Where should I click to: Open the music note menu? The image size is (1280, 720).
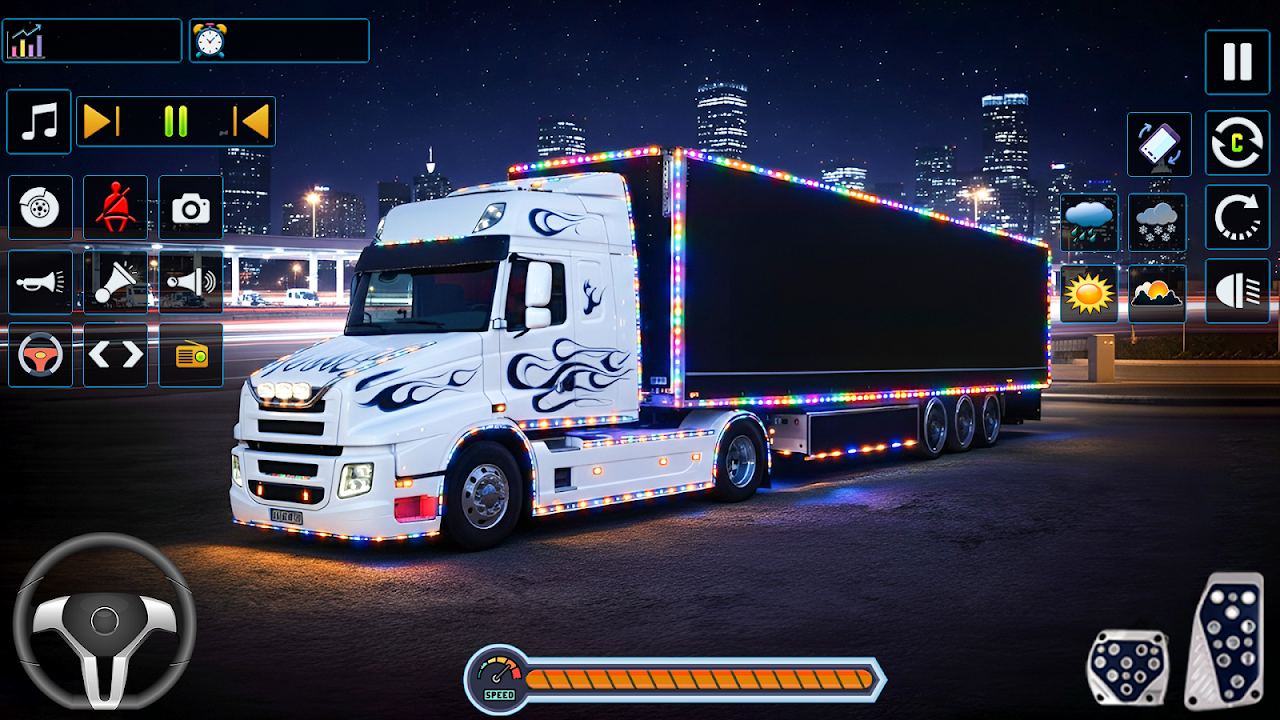click(39, 122)
